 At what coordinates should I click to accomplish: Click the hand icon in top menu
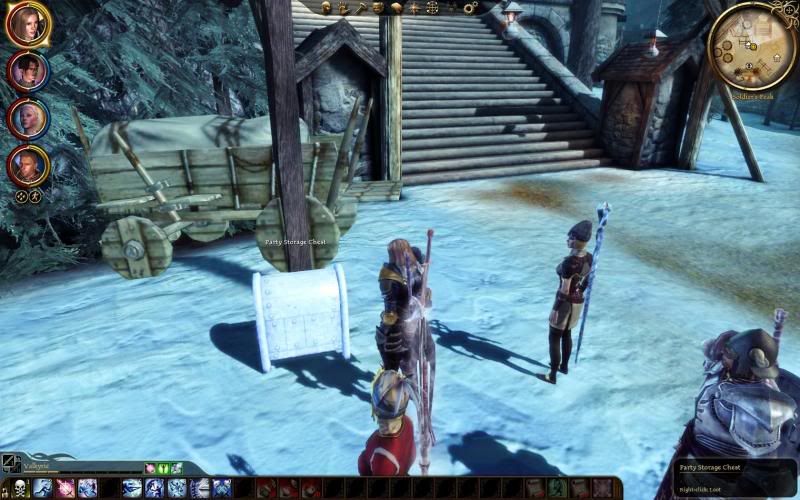point(343,8)
